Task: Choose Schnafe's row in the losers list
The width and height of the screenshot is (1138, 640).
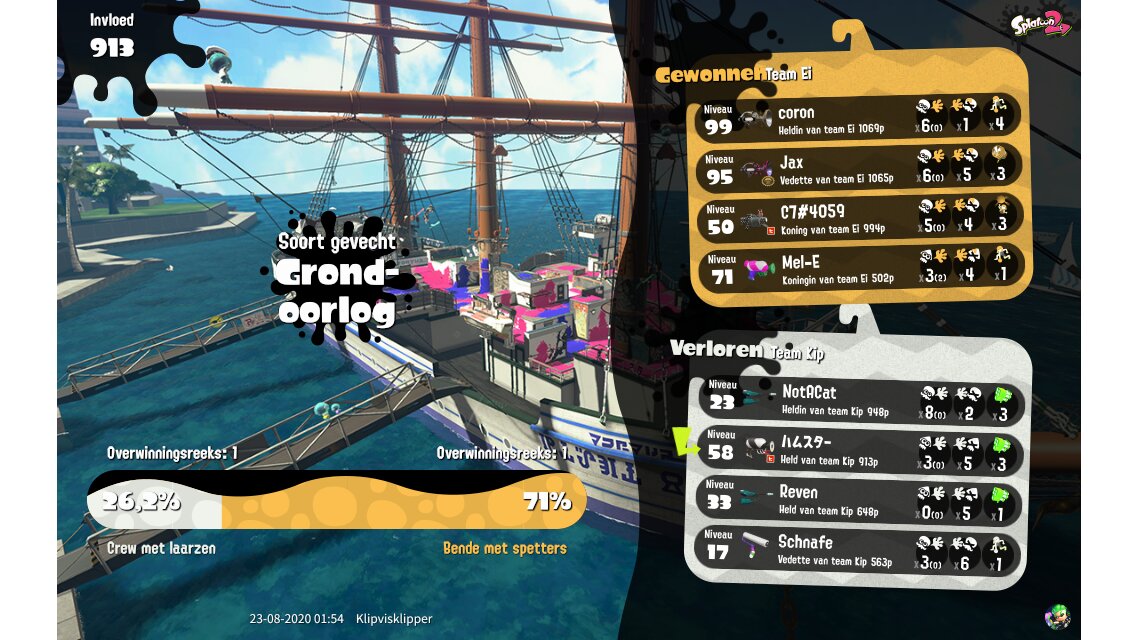Action: point(860,548)
